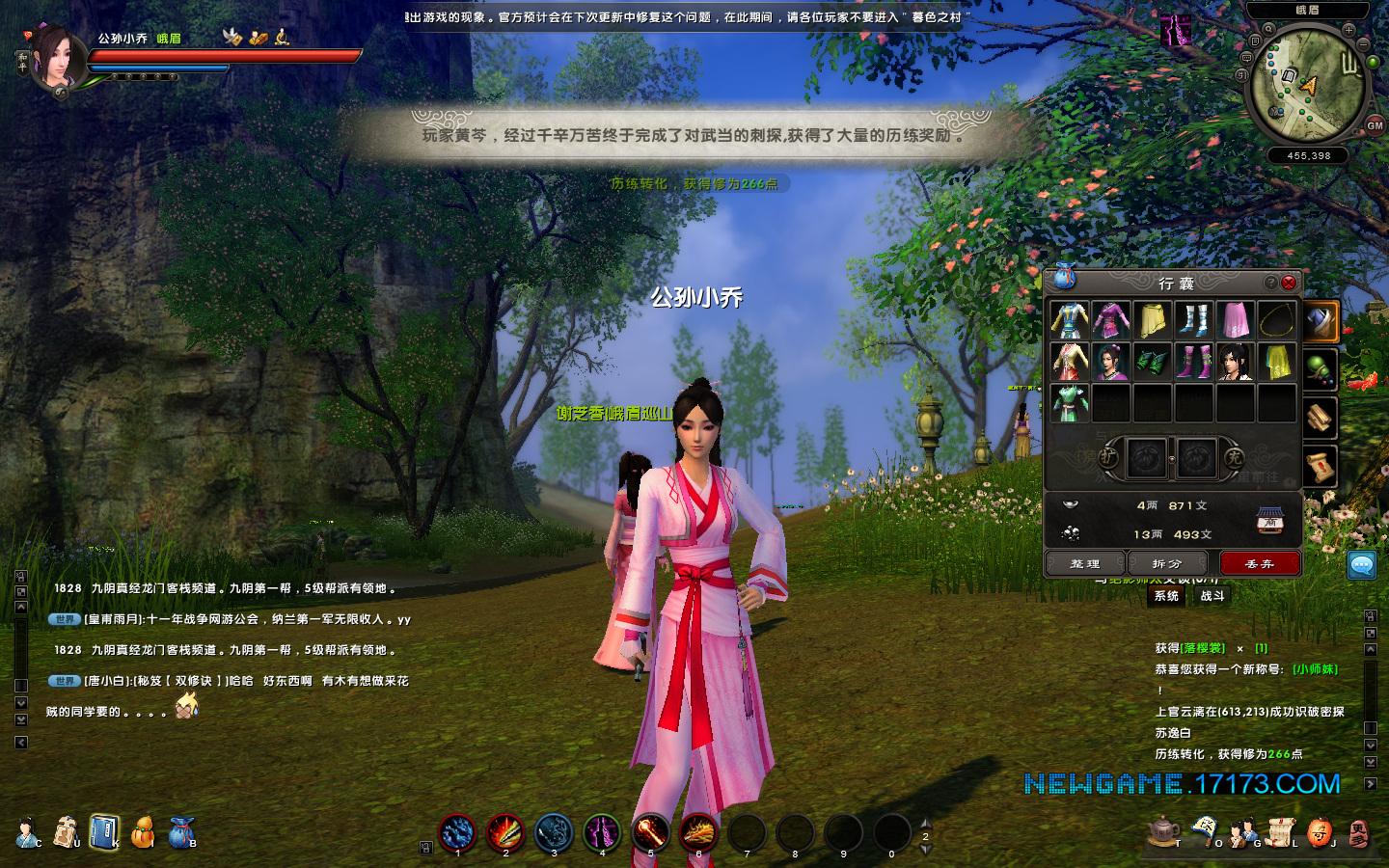Click the 拆分 split button
The width and height of the screenshot is (1389, 868).
pos(1167,563)
